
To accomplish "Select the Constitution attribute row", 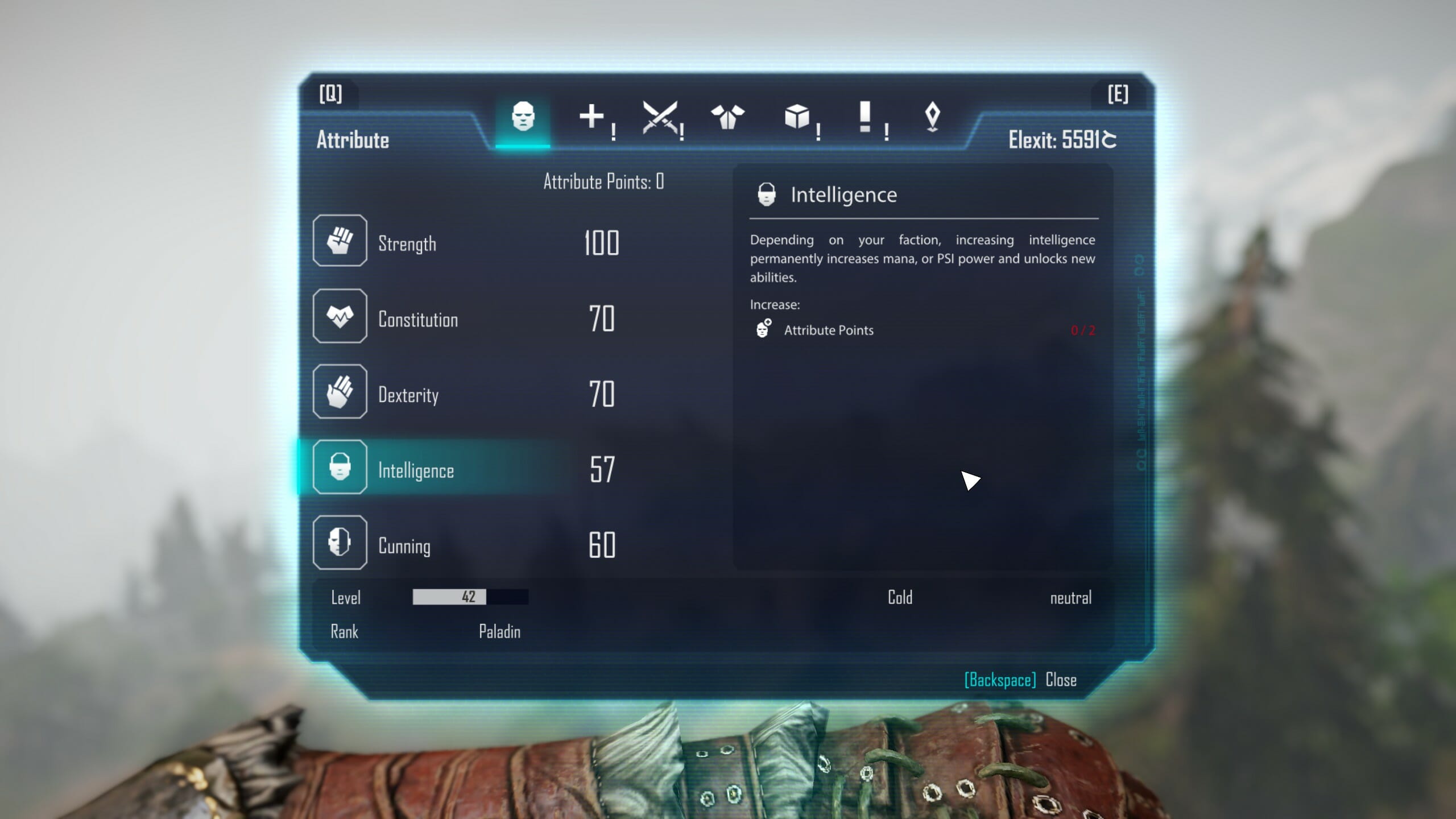I will point(417,319).
